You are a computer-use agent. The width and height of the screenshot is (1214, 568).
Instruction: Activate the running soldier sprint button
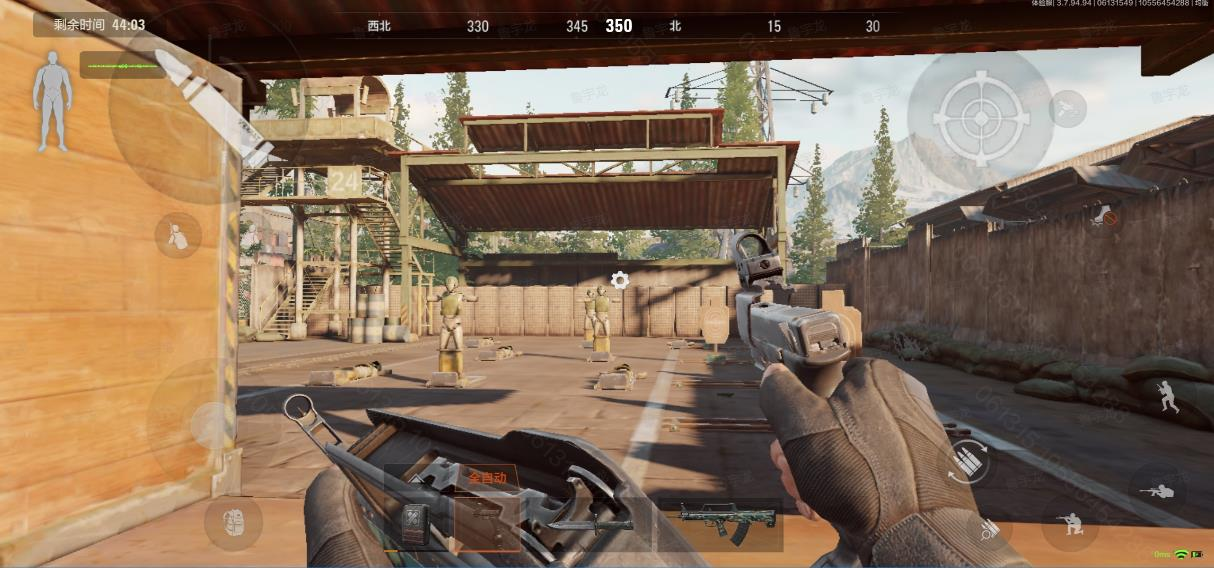1166,398
